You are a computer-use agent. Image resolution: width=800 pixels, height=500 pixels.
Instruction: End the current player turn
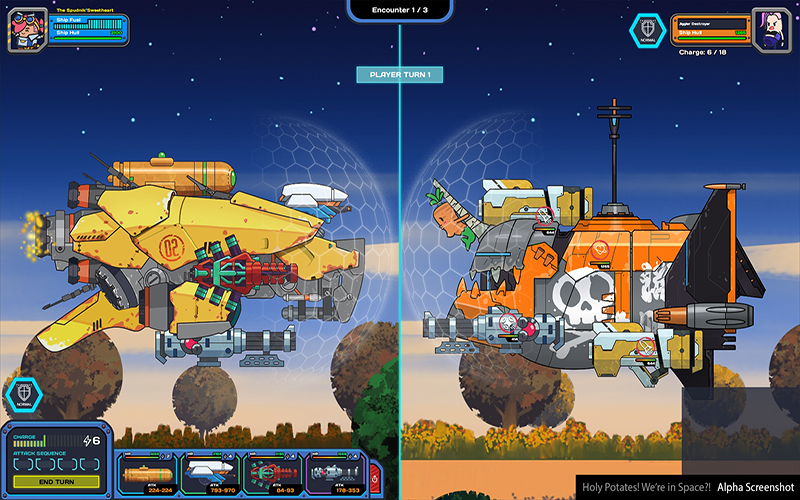(56, 481)
